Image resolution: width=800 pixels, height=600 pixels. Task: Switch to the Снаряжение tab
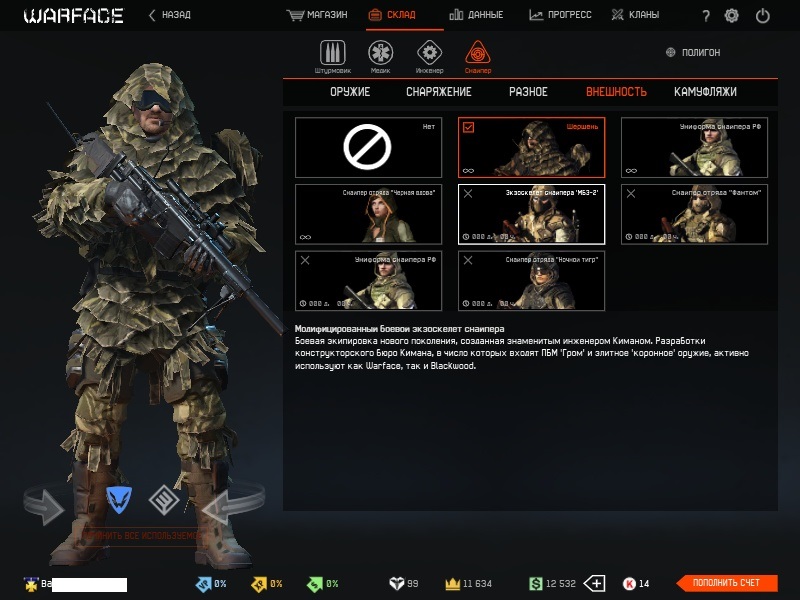[x=438, y=92]
